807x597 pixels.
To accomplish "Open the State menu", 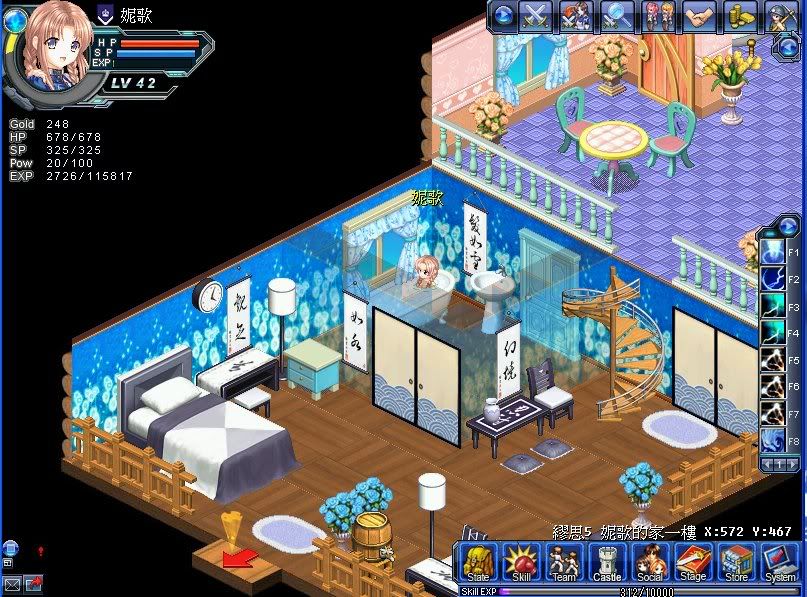I will pyautogui.click(x=478, y=562).
